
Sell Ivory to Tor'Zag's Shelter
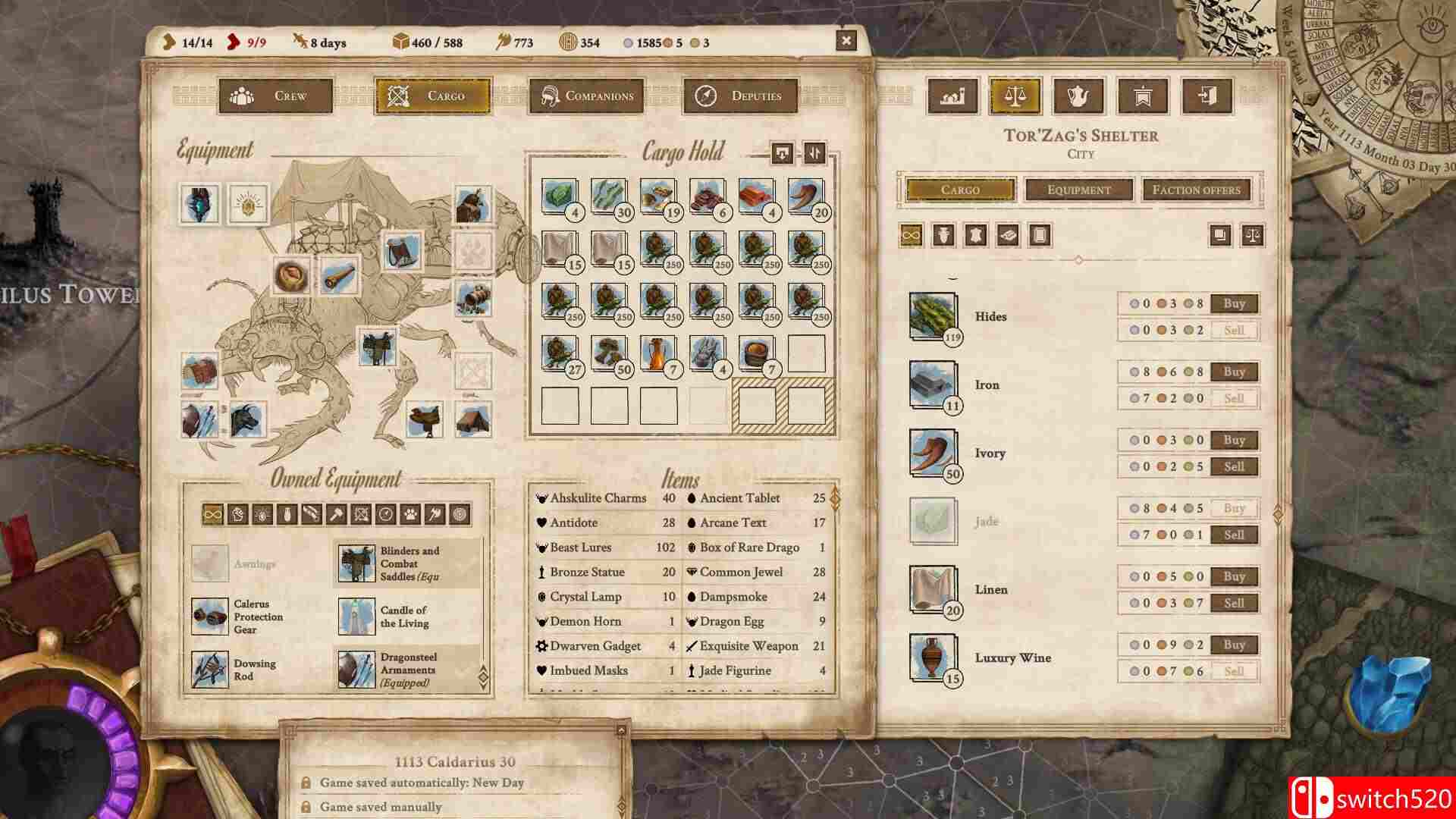click(x=1234, y=466)
